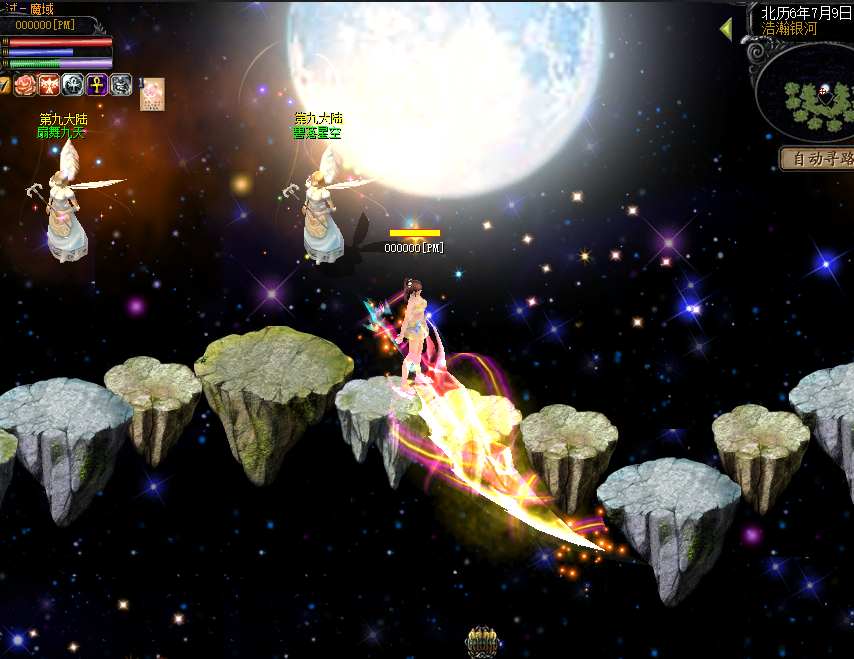The image size is (854, 659).
Task: Activate the red winged emblem icon
Action: point(49,85)
